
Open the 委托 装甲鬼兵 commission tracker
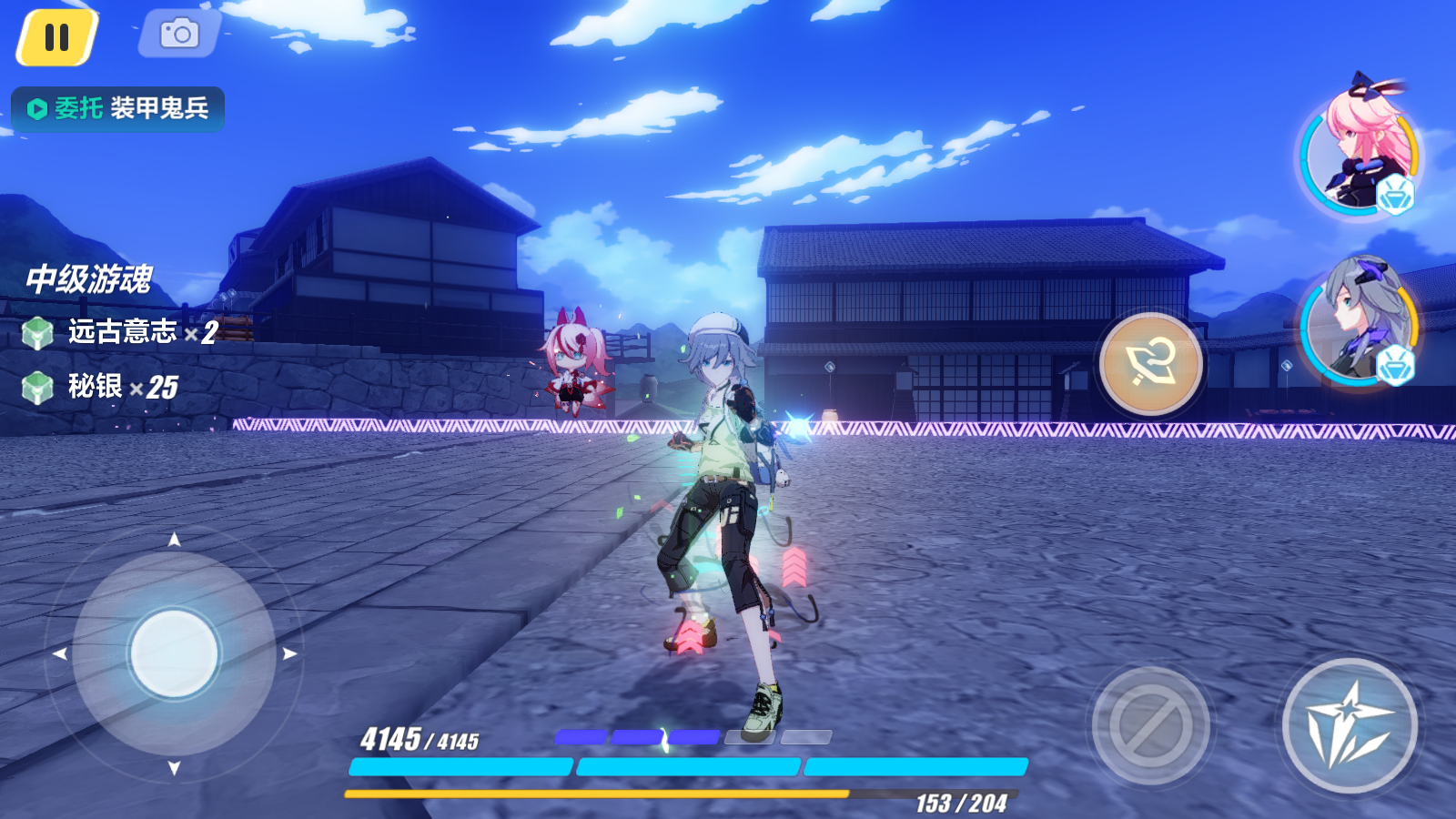point(118,109)
